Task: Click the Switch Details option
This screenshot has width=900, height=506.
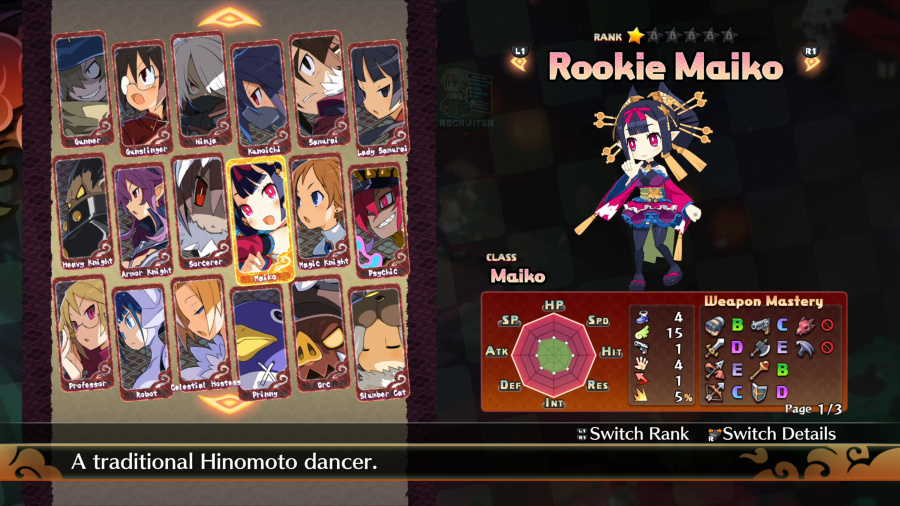Action: pos(770,434)
